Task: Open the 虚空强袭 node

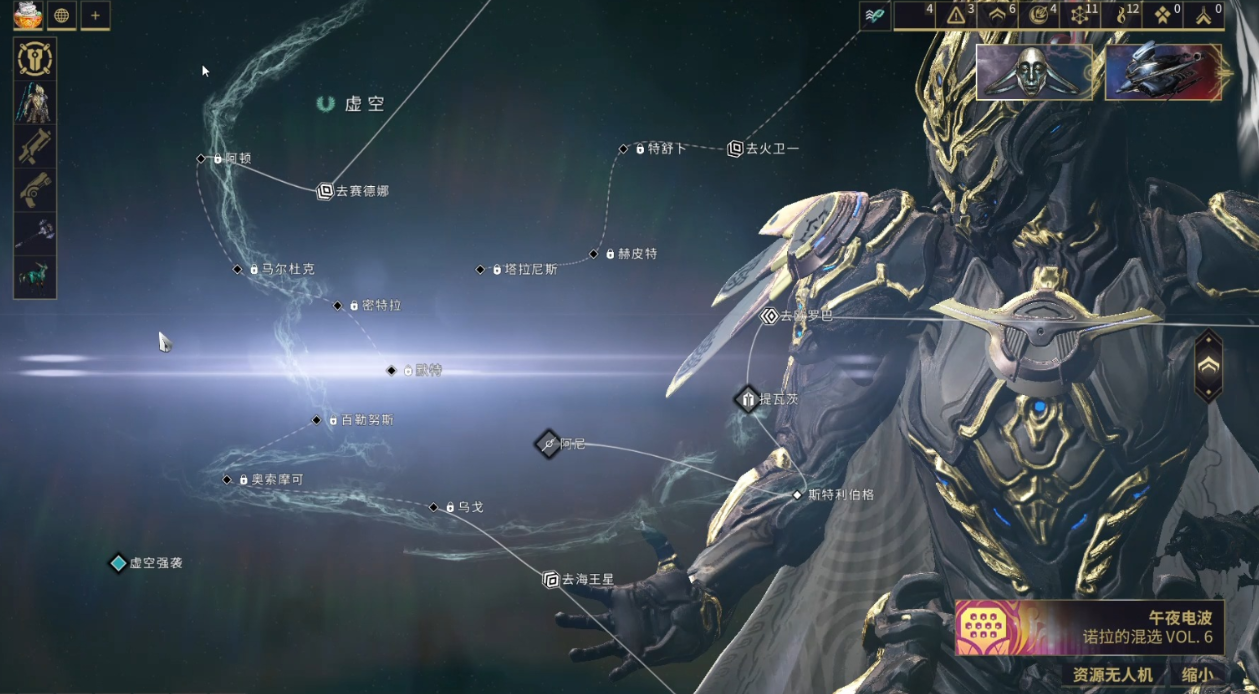Action: tap(119, 563)
